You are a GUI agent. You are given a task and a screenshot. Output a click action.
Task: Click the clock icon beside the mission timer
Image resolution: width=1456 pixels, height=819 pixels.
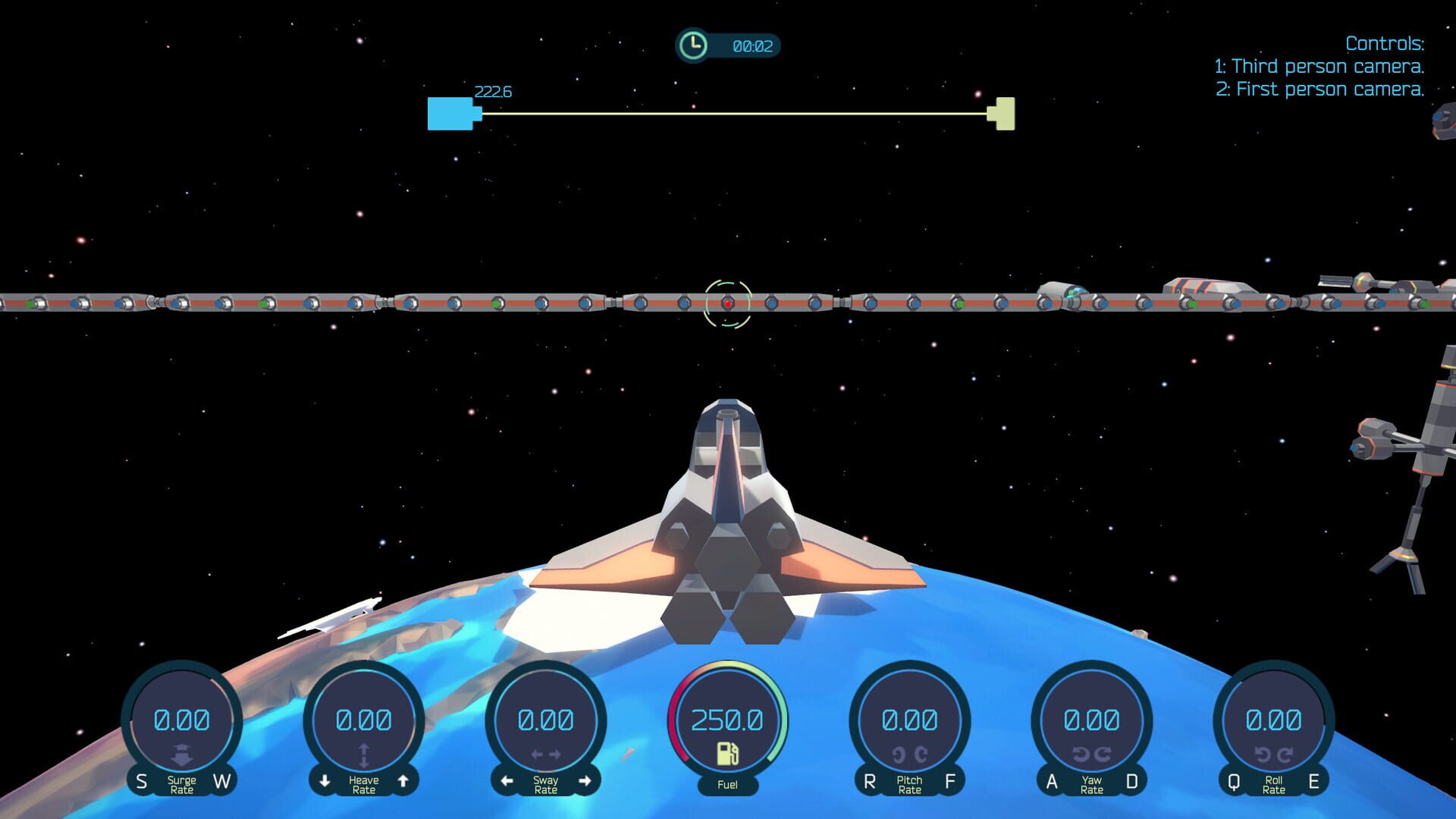click(x=692, y=45)
